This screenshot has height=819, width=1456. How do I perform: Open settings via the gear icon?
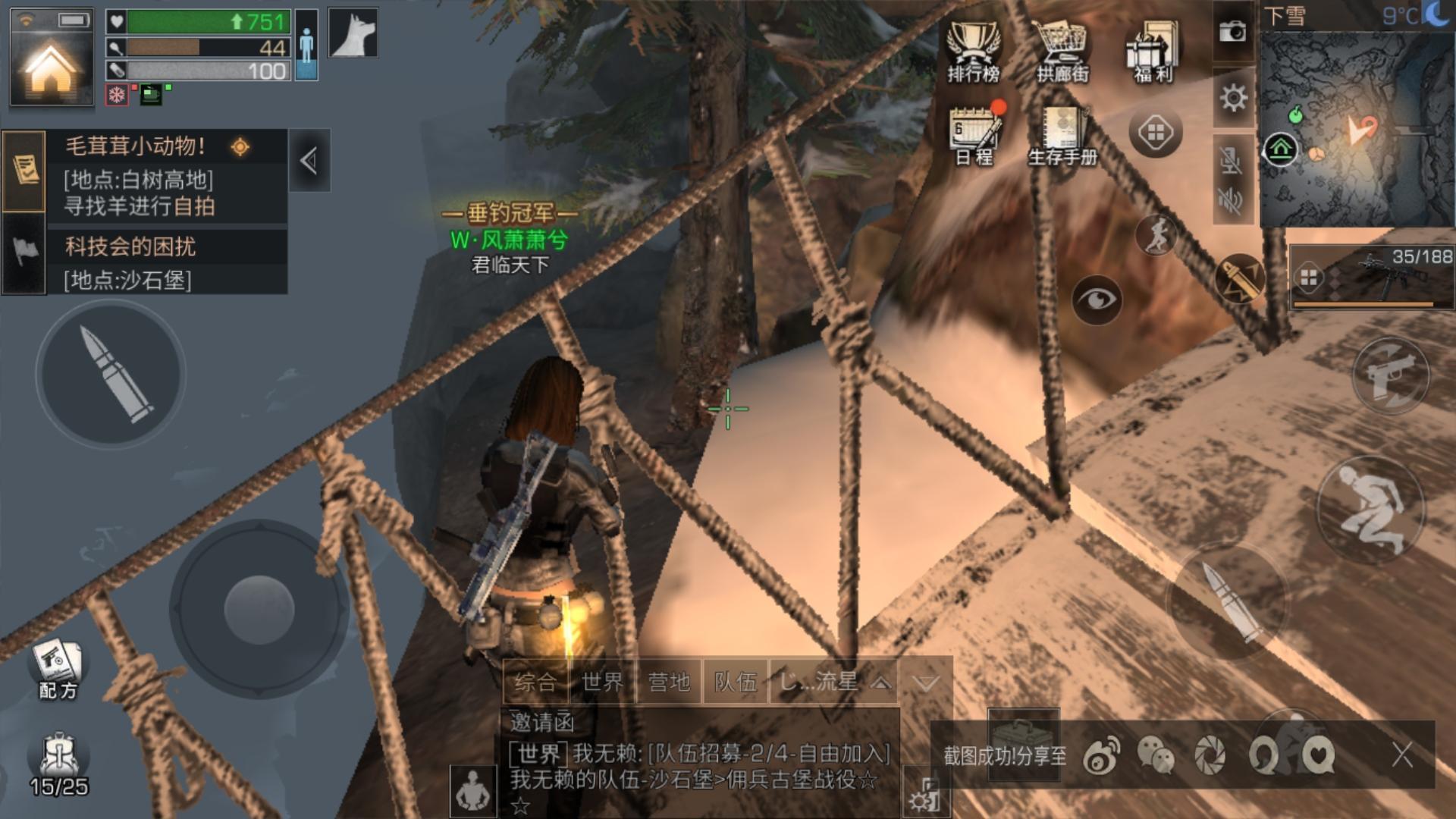point(1233,98)
